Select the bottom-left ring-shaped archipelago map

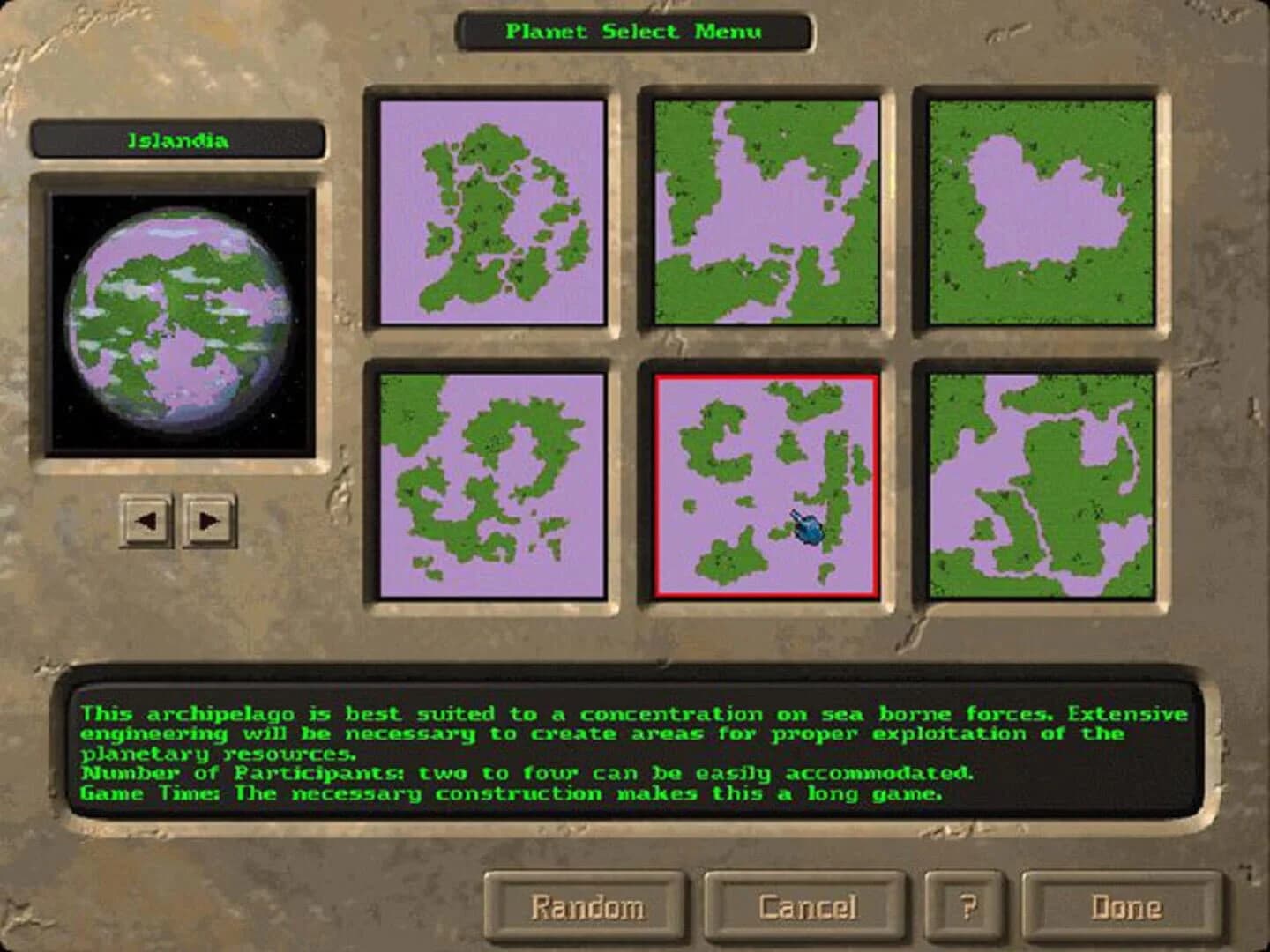click(x=489, y=483)
